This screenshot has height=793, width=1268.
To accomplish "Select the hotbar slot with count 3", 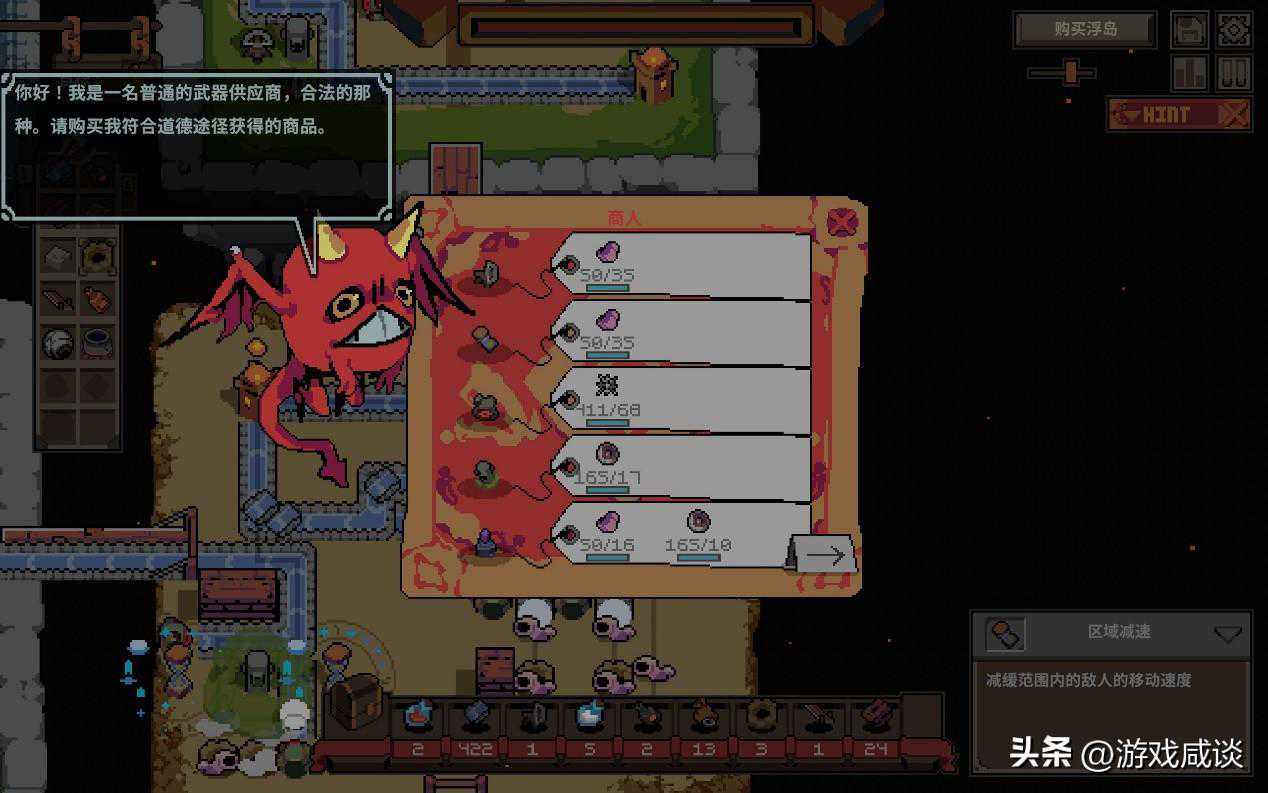I will tap(761, 717).
